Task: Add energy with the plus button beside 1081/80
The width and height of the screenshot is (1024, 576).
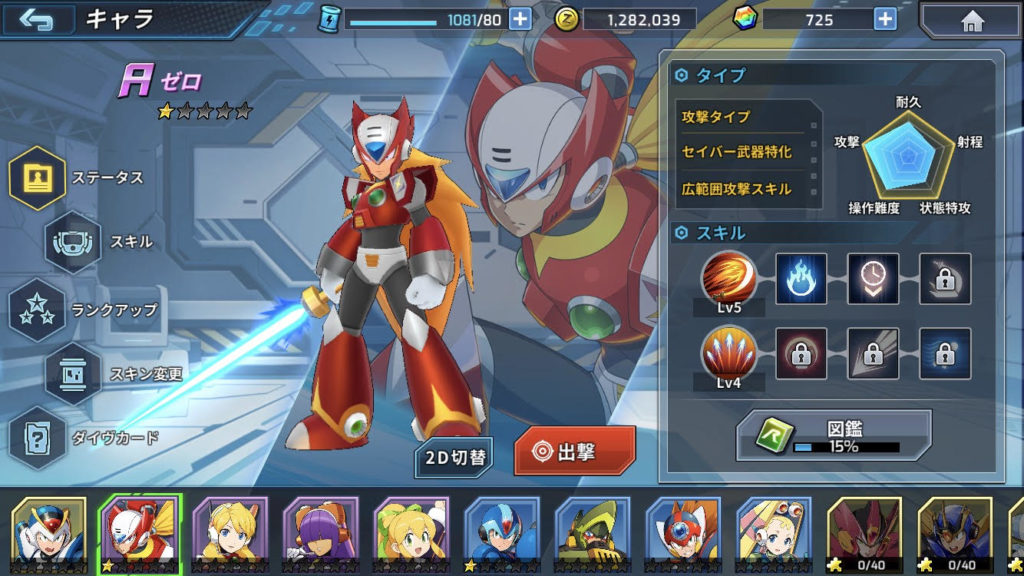Action: (x=519, y=19)
